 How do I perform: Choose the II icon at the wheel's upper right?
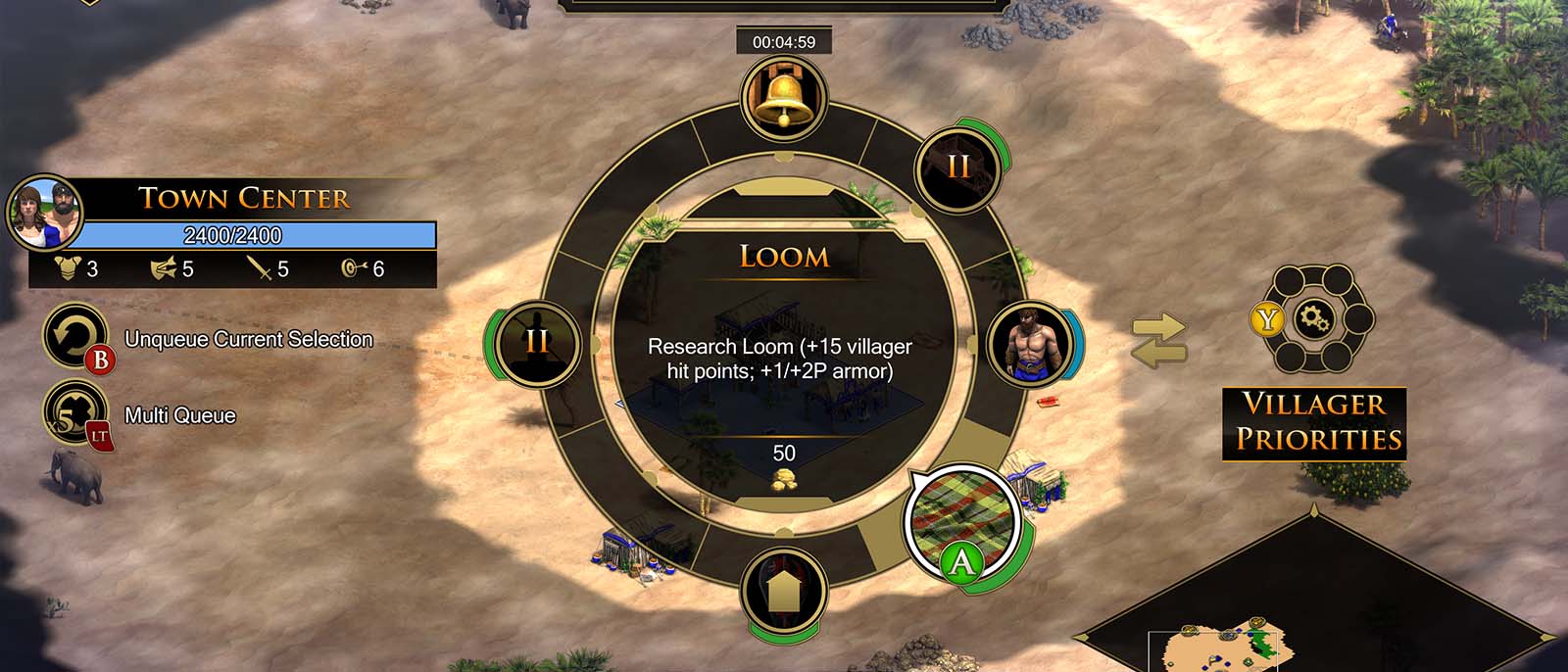click(957, 168)
